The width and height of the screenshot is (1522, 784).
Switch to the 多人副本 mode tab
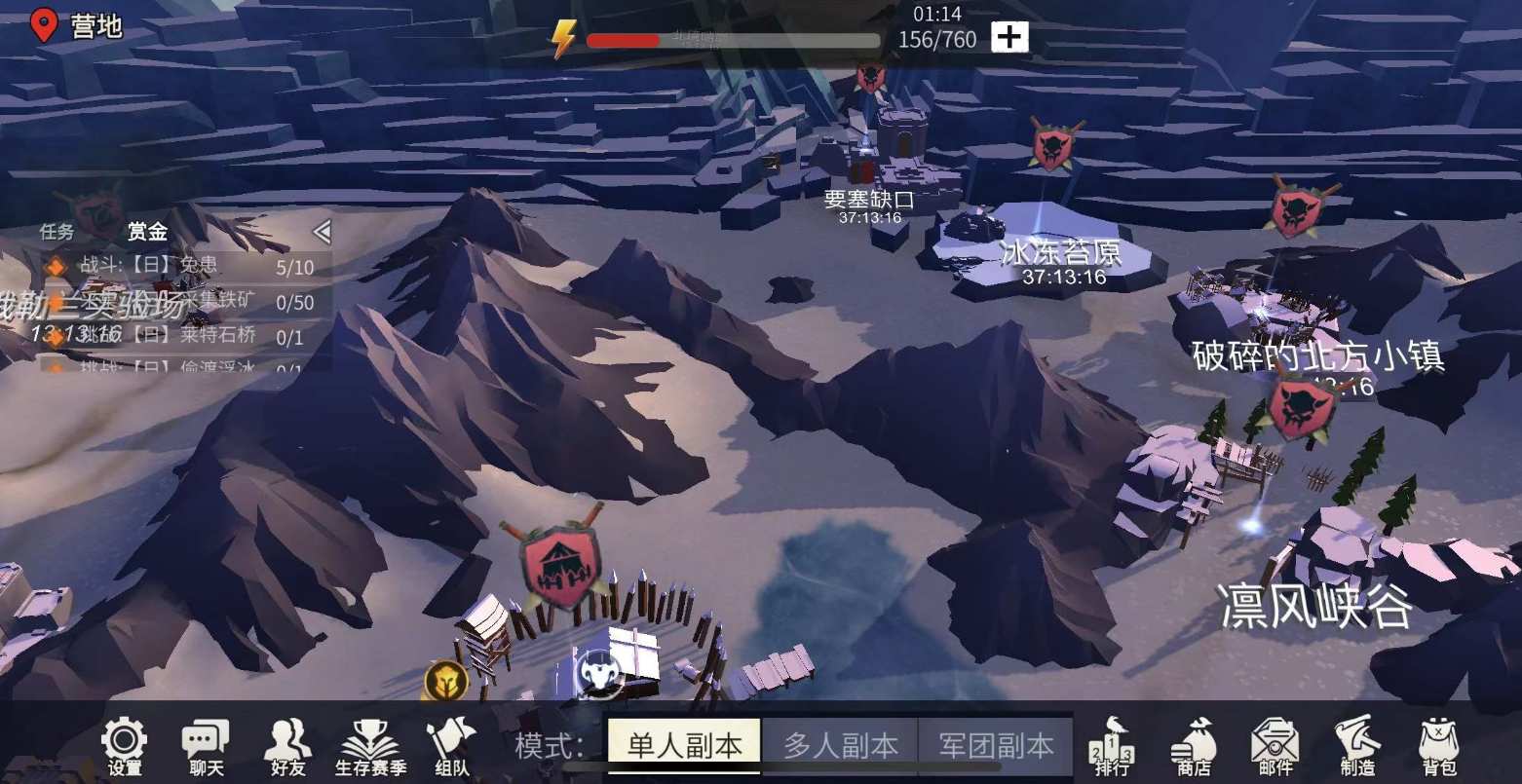pos(840,746)
